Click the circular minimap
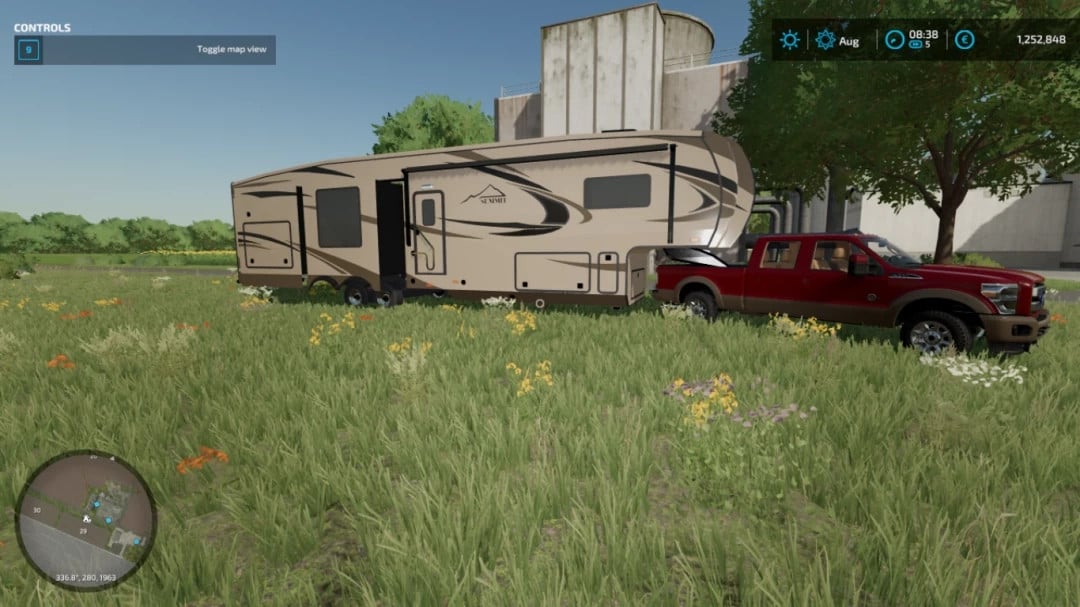The height and width of the screenshot is (607, 1080). [x=86, y=519]
